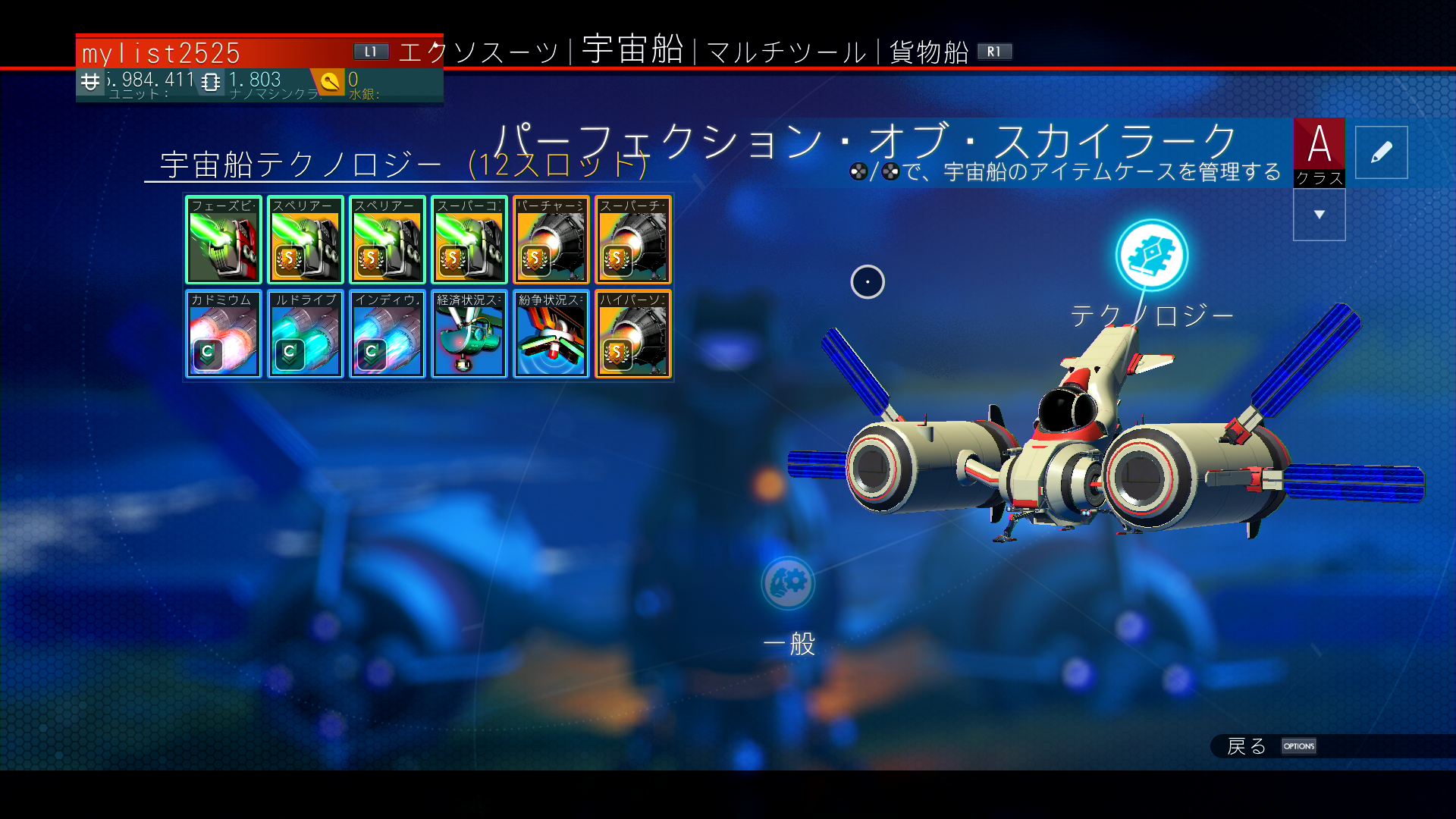Select the インディウム drive slot

pyautogui.click(x=387, y=334)
